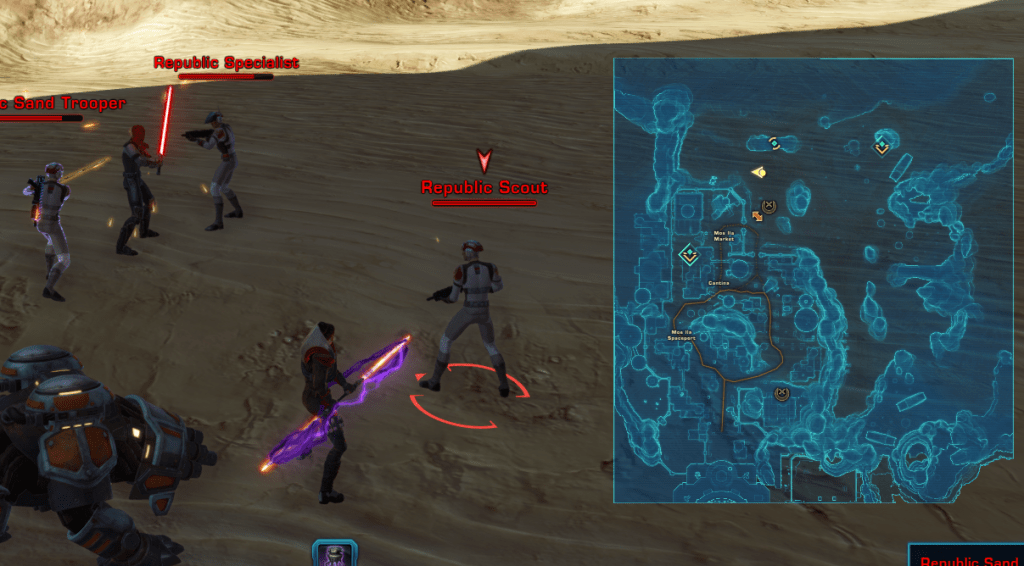Image resolution: width=1024 pixels, height=566 pixels.
Task: Click the diamond chevron marker beside Mos Ila Market
Action: [x=688, y=255]
